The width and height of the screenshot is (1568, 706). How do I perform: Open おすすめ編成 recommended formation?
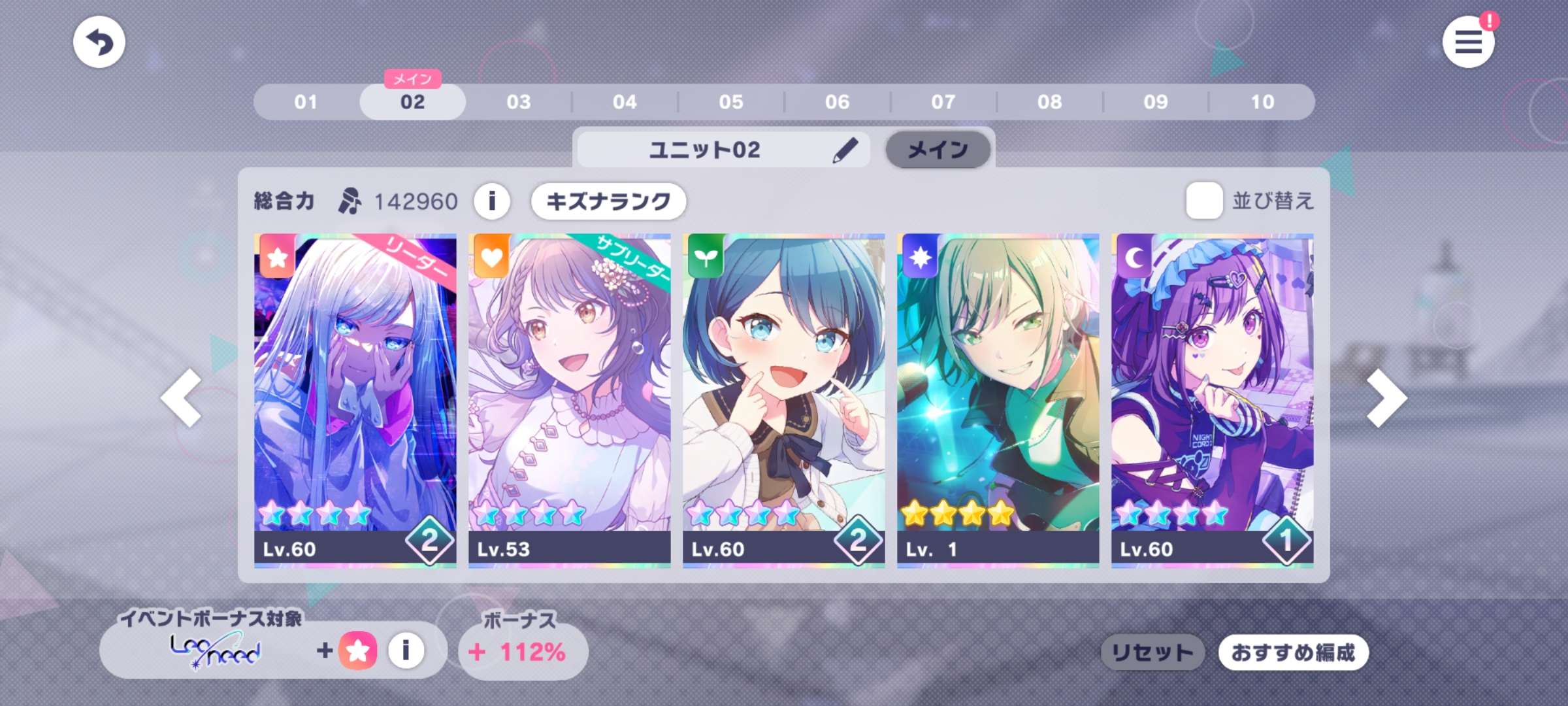coord(1293,652)
